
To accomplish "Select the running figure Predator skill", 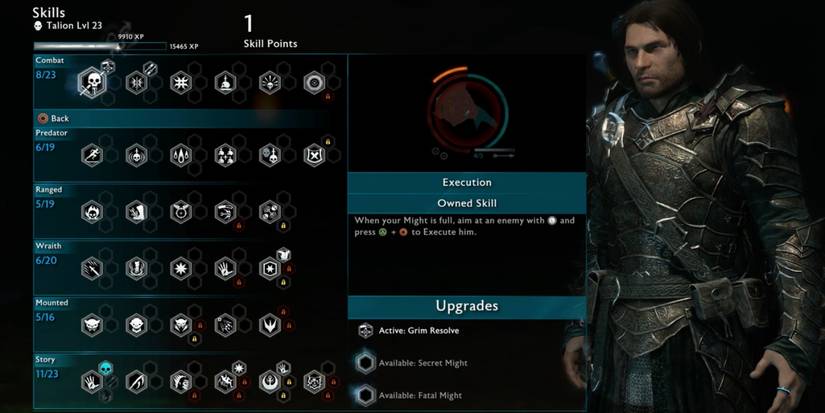I will pyautogui.click(x=92, y=155).
